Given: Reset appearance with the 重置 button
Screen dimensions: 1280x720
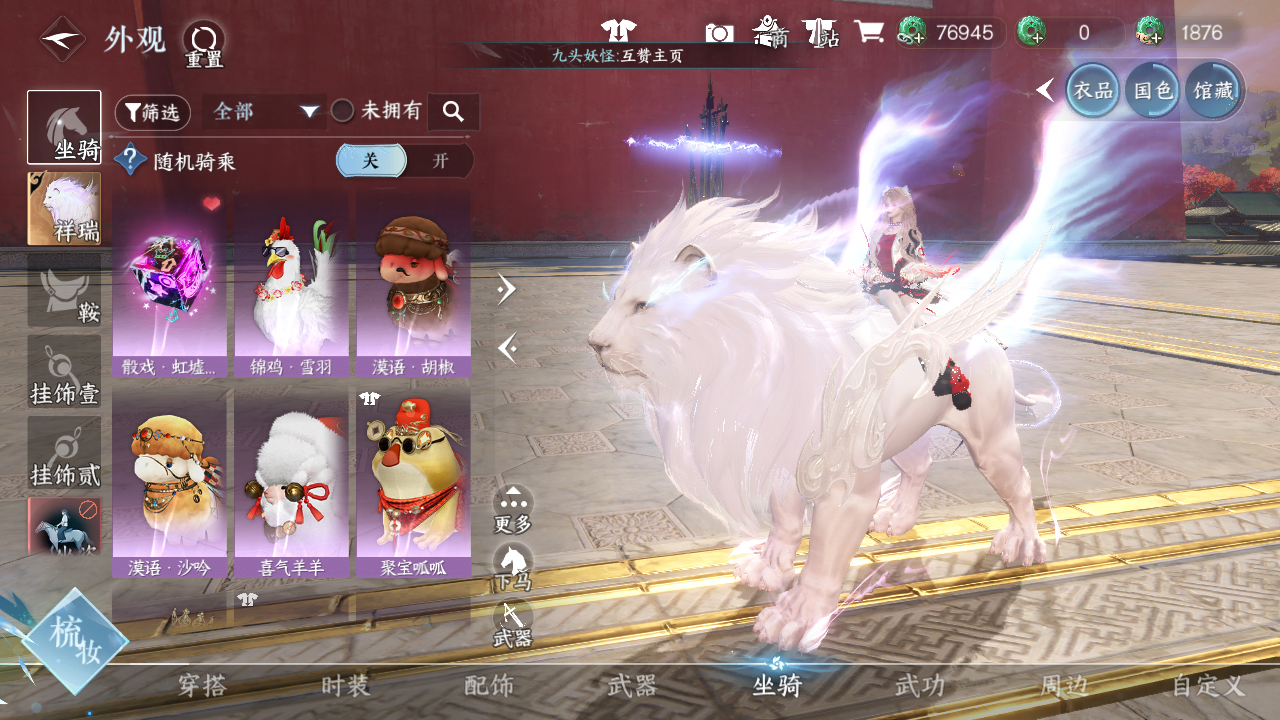Looking at the screenshot, I should [204, 44].
